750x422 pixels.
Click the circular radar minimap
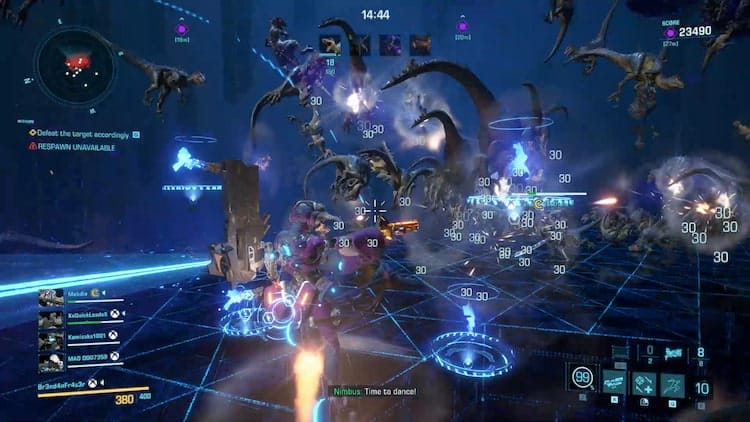pyautogui.click(x=75, y=65)
